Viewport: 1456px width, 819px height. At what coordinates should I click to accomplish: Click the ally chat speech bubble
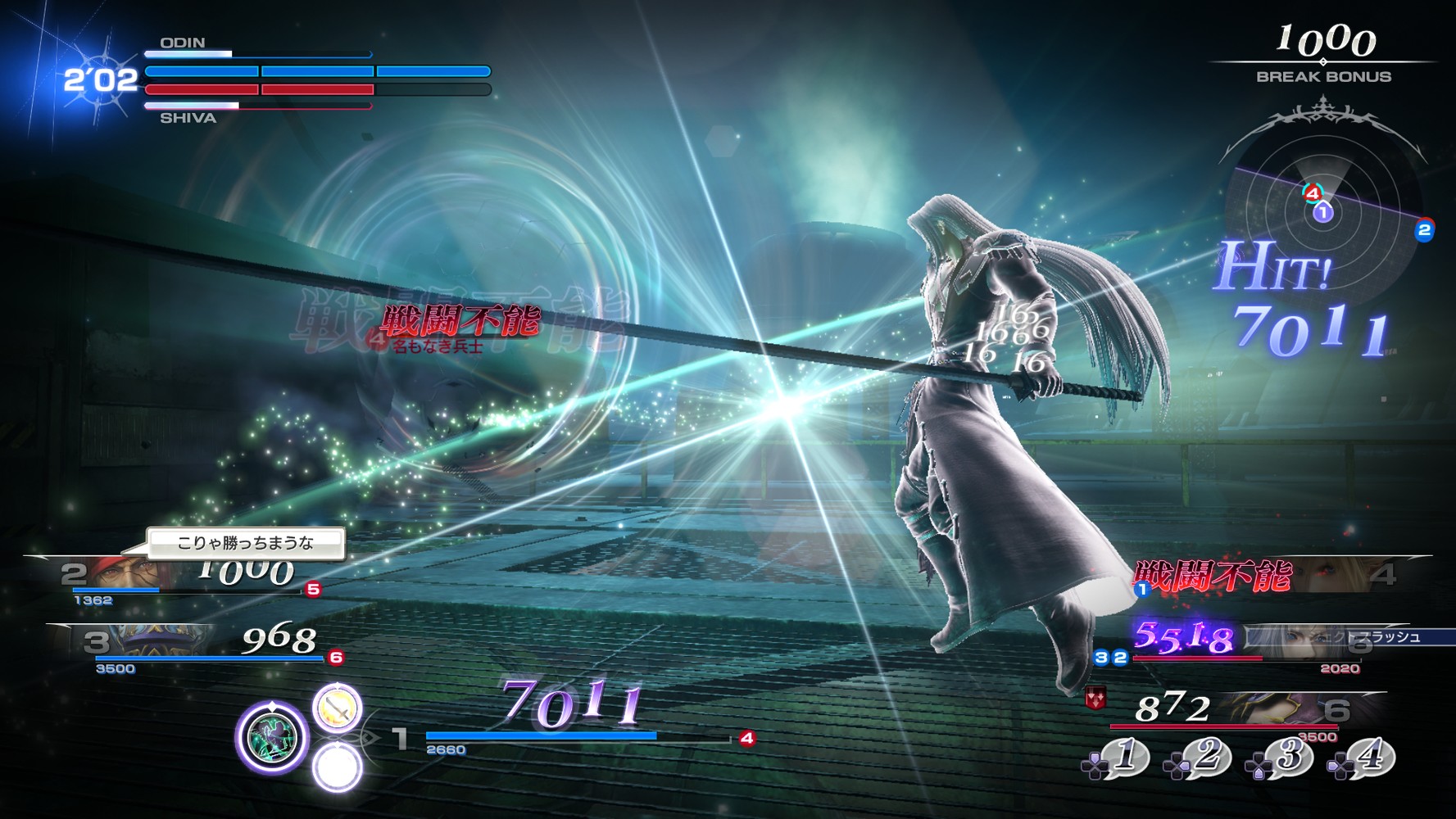click(246, 543)
